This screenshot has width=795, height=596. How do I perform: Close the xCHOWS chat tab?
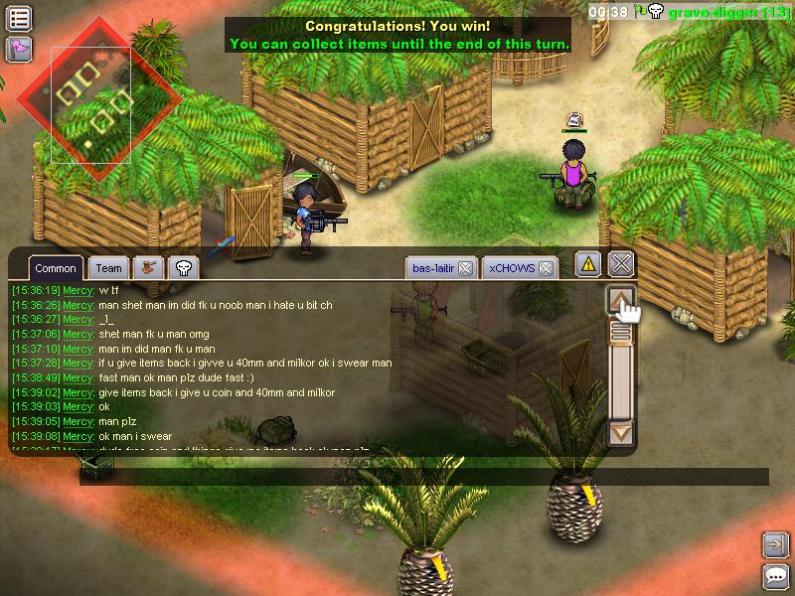click(x=546, y=268)
